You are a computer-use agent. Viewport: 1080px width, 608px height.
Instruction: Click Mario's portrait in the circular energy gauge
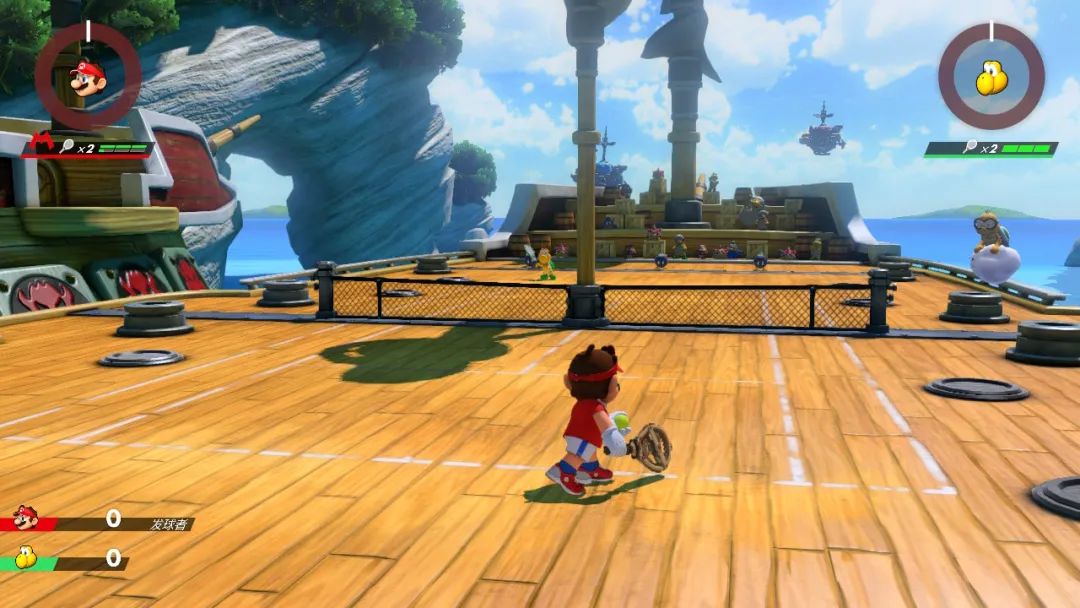pos(88,78)
